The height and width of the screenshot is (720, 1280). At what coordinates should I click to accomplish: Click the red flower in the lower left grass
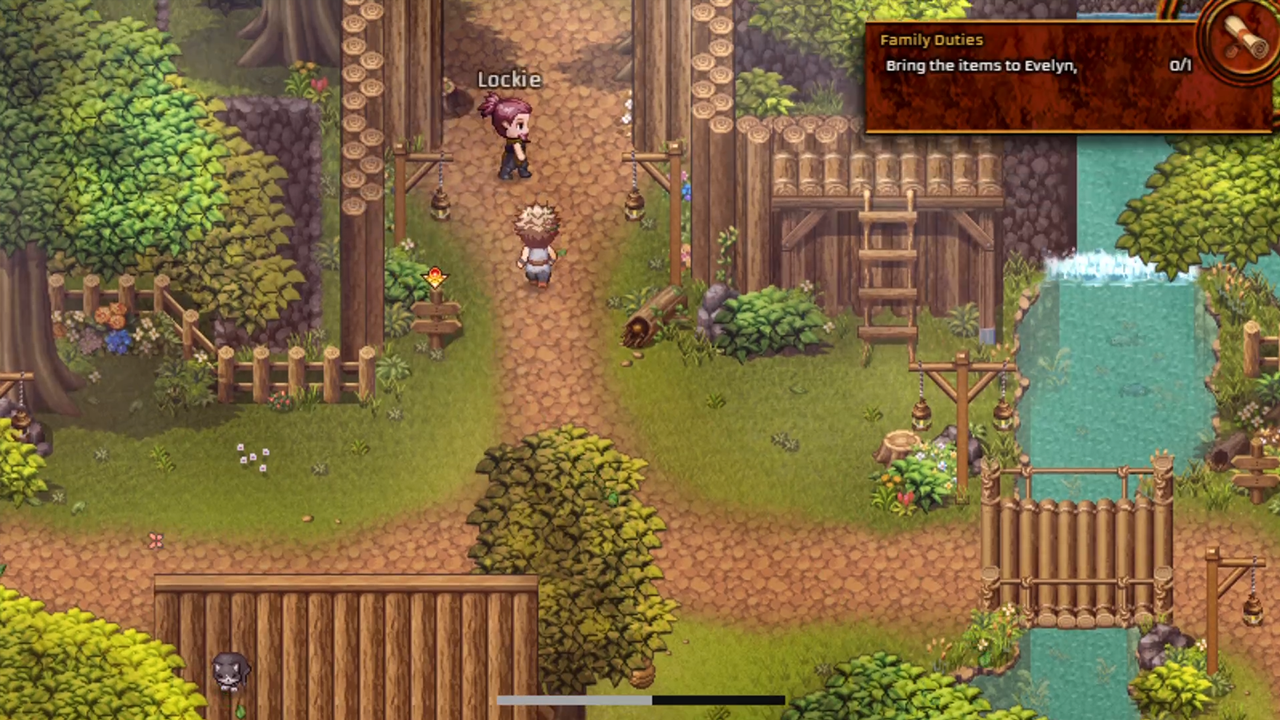(155, 540)
